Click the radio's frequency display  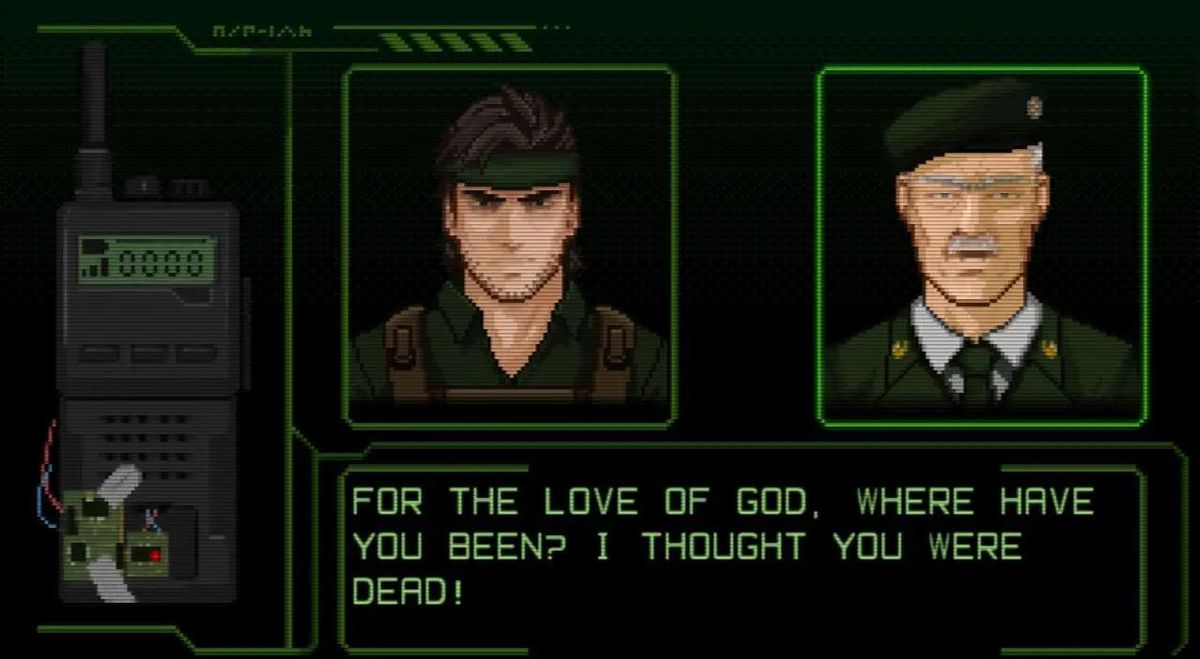147,260
